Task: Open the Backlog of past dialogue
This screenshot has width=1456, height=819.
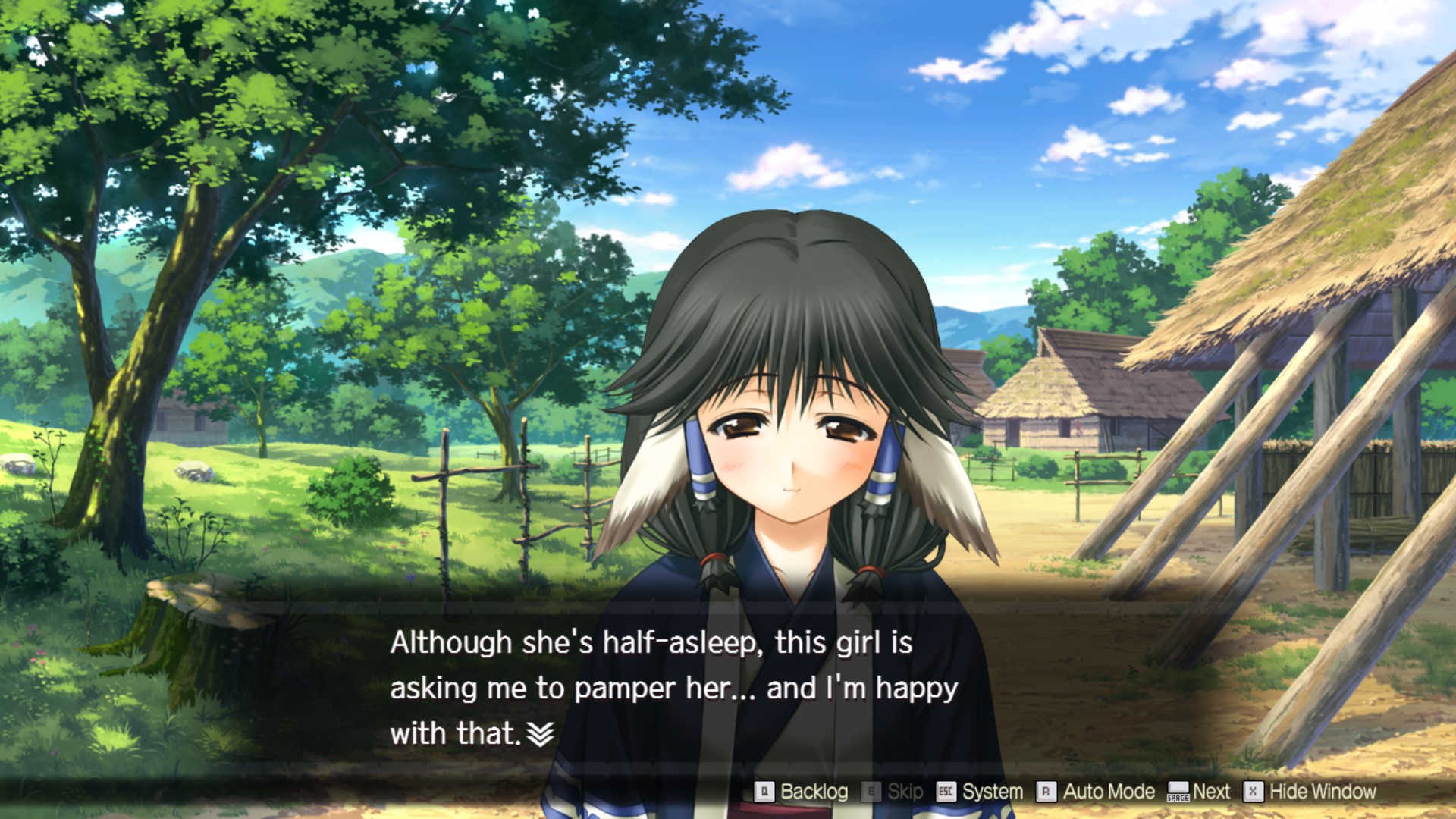Action: point(802,792)
